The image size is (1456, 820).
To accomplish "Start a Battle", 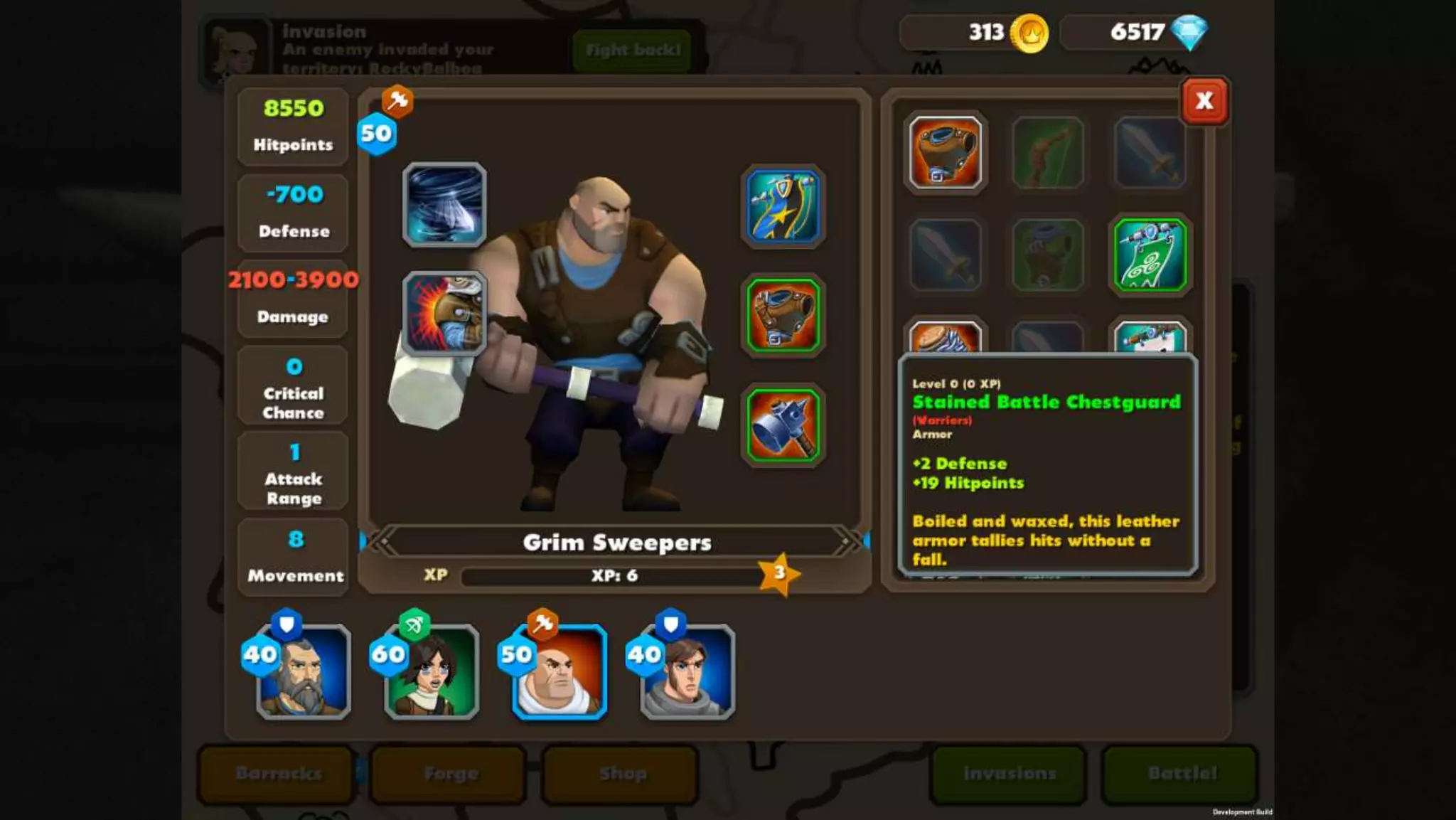I will click(1181, 774).
